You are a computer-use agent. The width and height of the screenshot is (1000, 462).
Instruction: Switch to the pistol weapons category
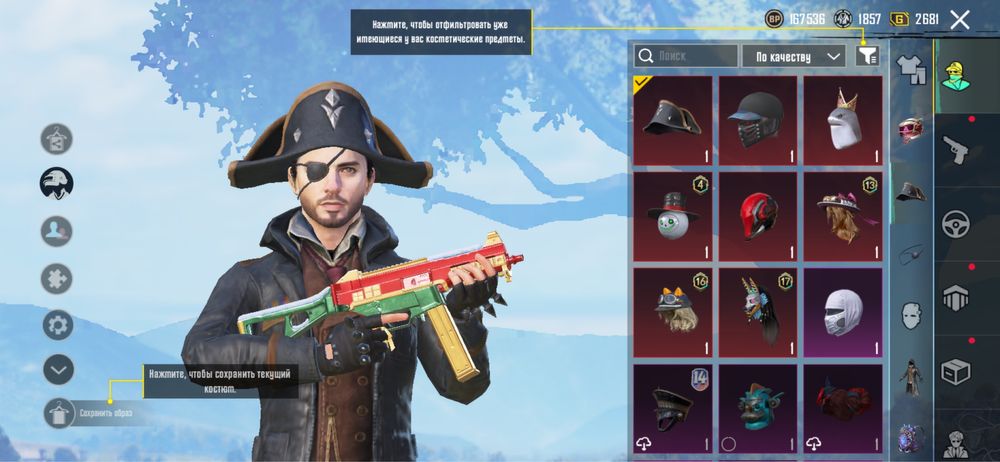957,149
